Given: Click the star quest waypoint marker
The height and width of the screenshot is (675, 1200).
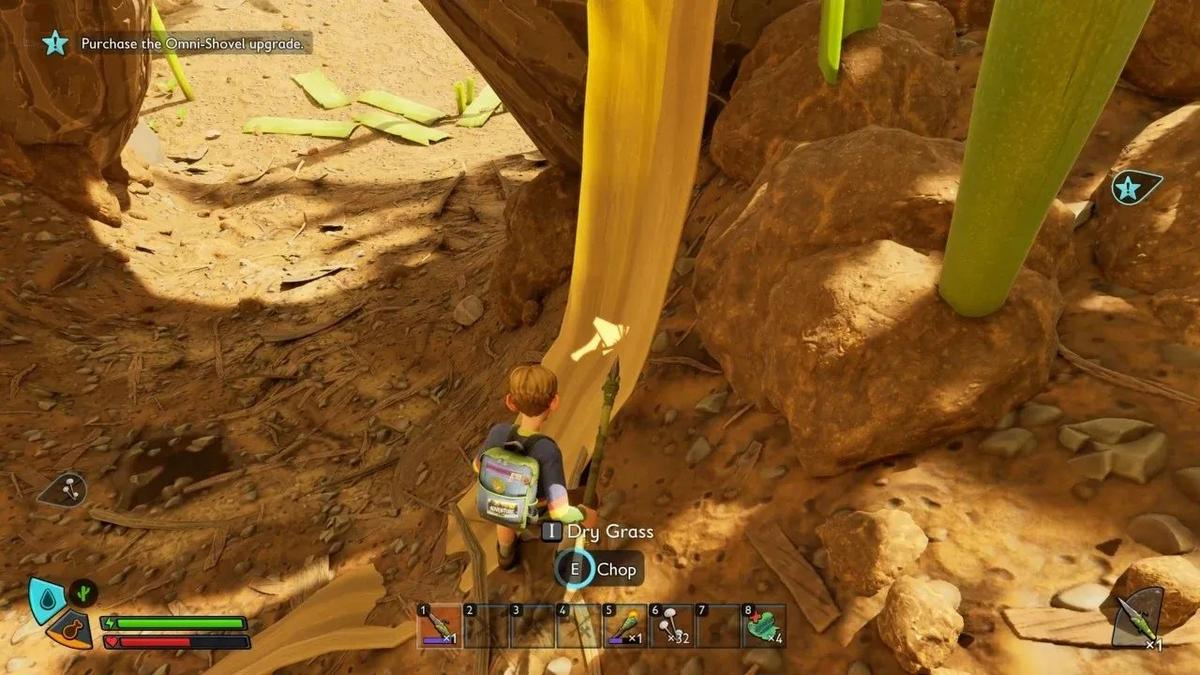Looking at the screenshot, I should click(x=1136, y=187).
